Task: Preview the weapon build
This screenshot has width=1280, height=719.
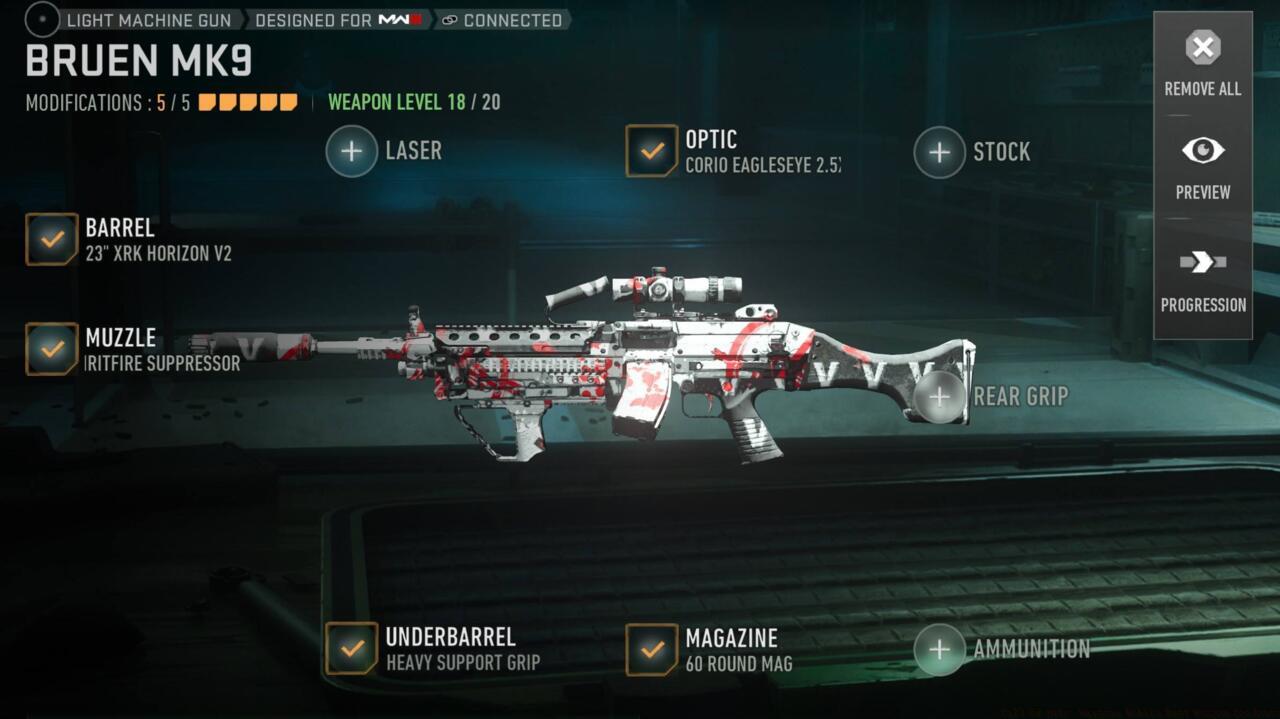Action: click(x=1202, y=166)
